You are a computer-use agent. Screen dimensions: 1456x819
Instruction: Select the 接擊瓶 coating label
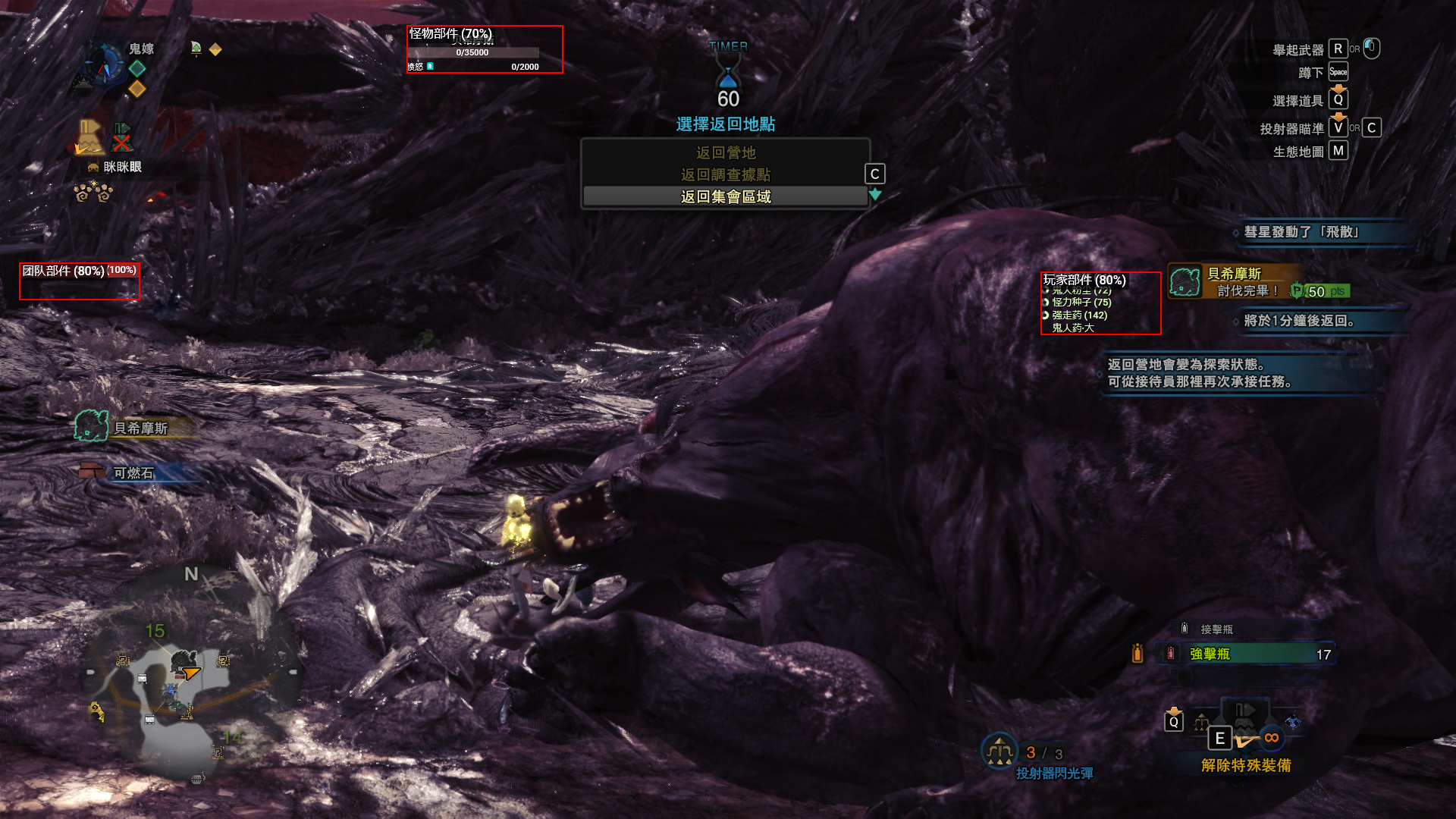pyautogui.click(x=1216, y=629)
